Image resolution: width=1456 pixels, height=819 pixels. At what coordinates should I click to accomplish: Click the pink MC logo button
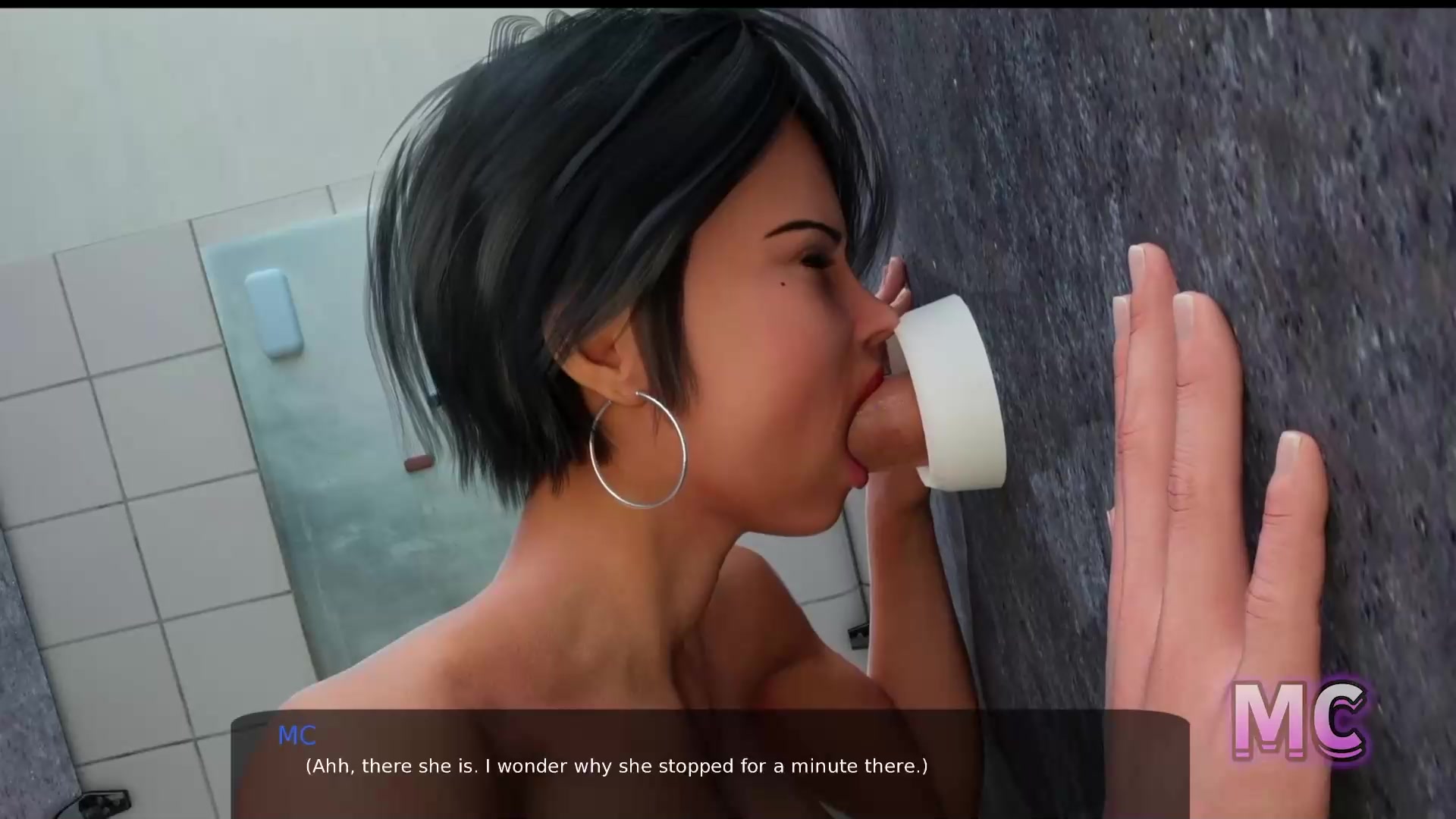click(x=1298, y=720)
